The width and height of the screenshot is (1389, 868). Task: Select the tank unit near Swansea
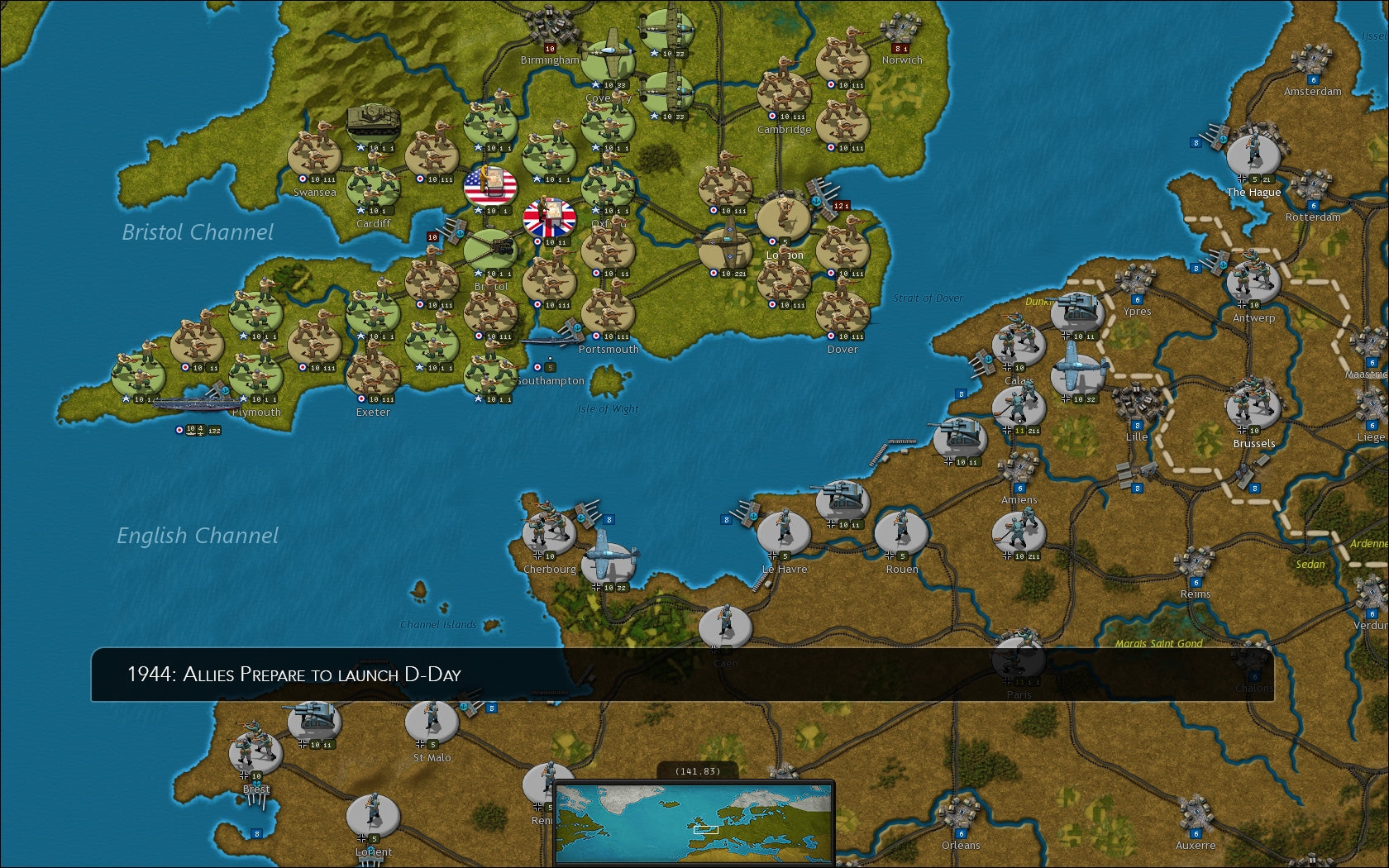pos(372,122)
